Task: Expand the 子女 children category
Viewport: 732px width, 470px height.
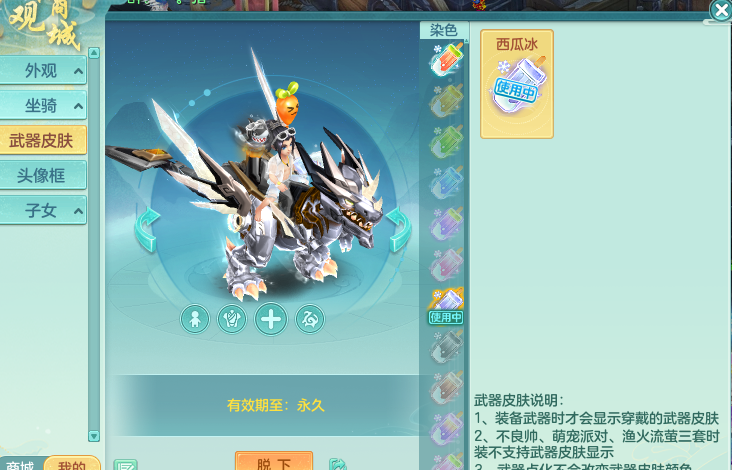Action: click(44, 210)
